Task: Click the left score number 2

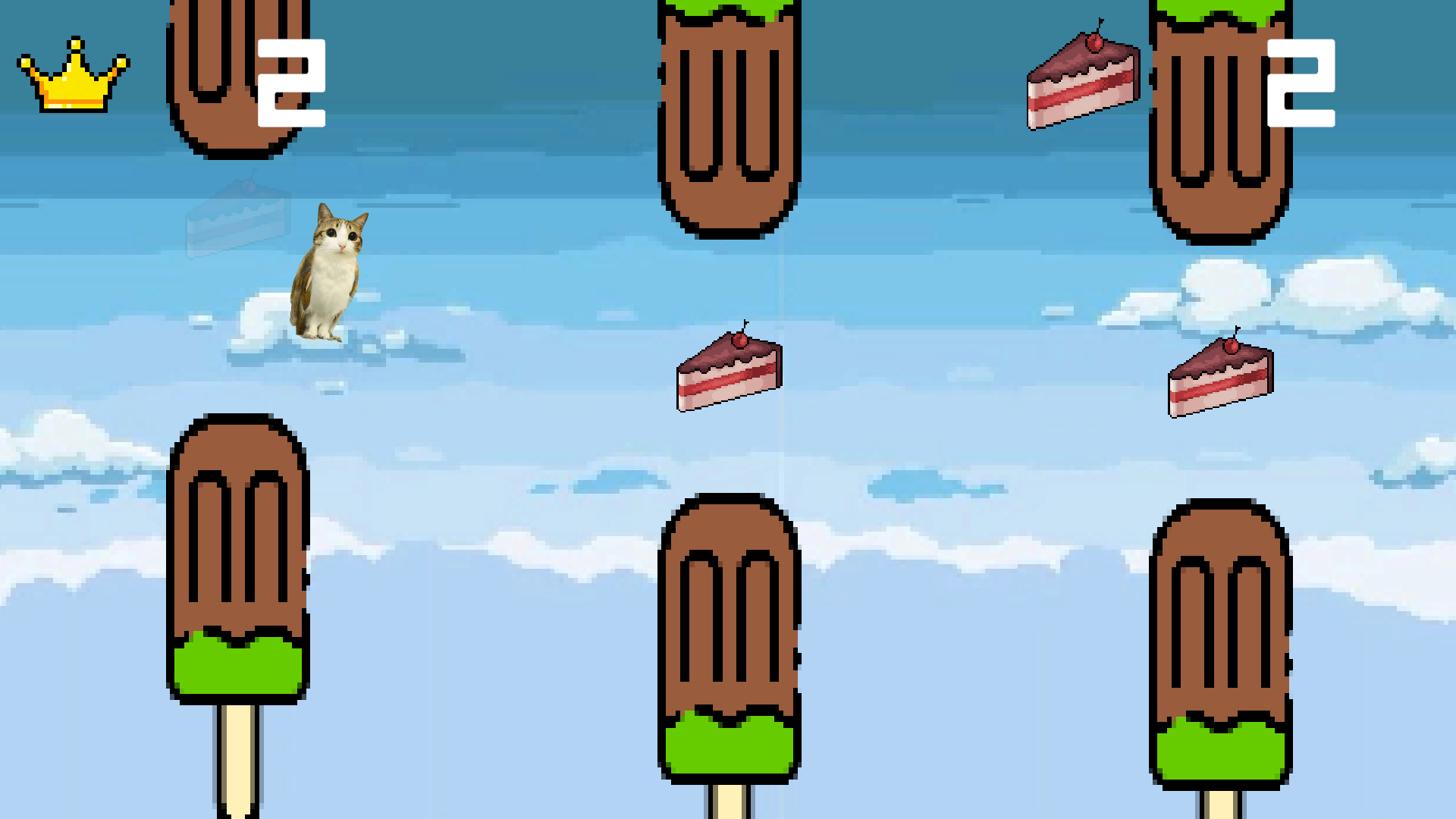Action: pyautogui.click(x=292, y=82)
